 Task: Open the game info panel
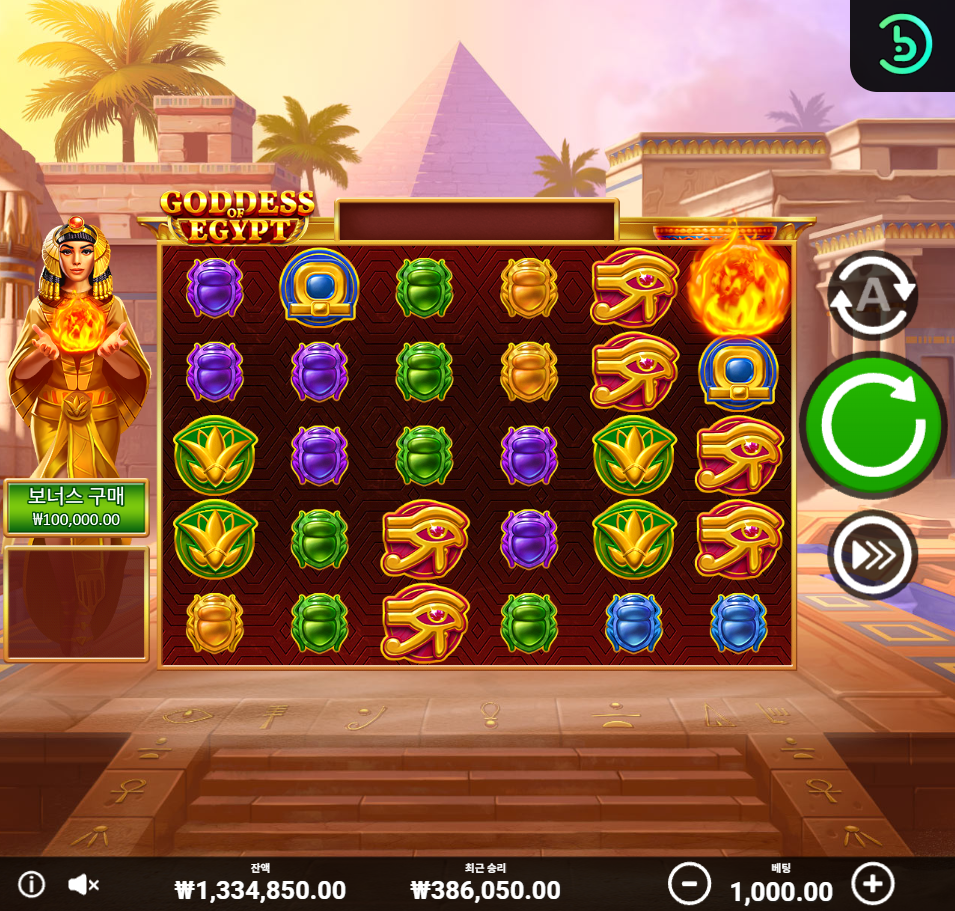[x=31, y=884]
